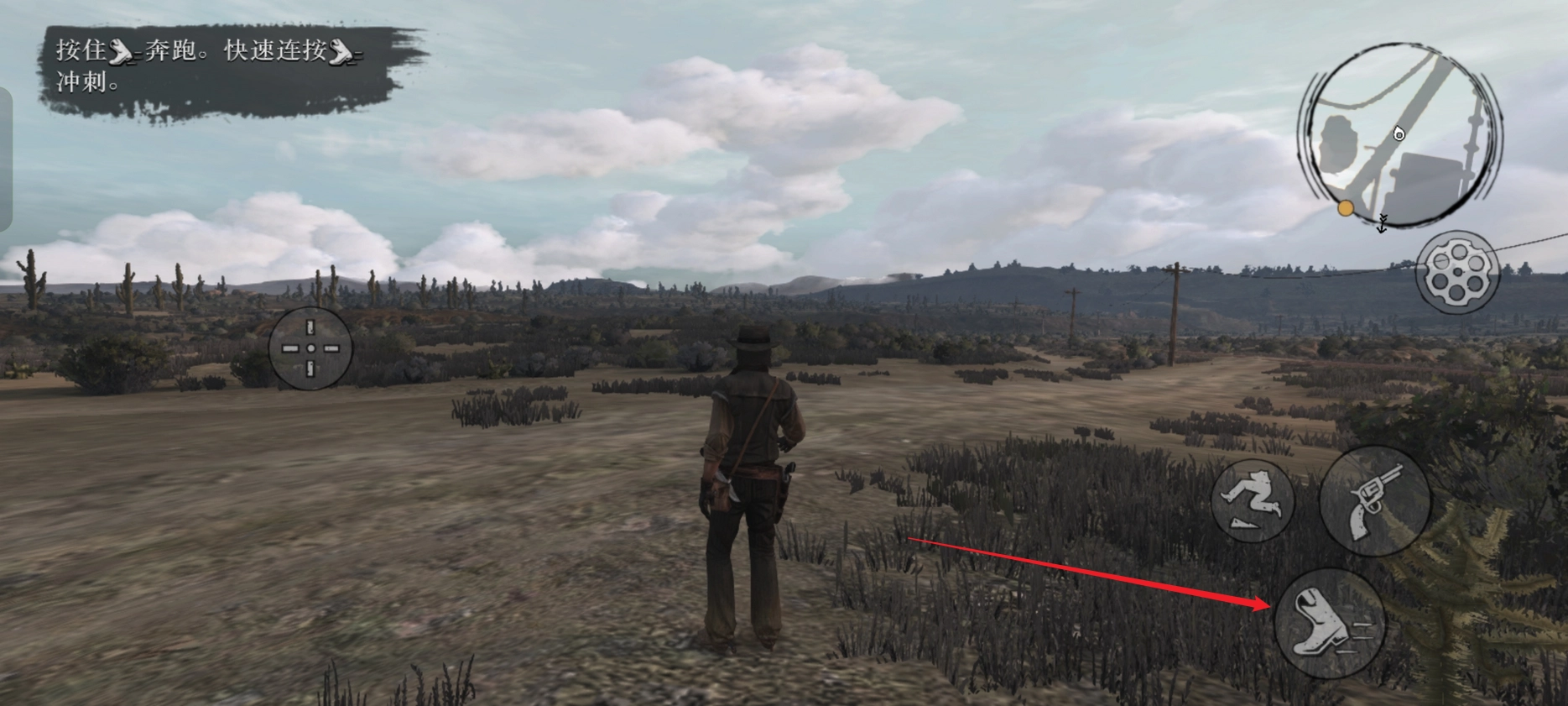Viewport: 1568px width, 706px height.
Task: Open the circular minimap
Action: click(x=1398, y=136)
